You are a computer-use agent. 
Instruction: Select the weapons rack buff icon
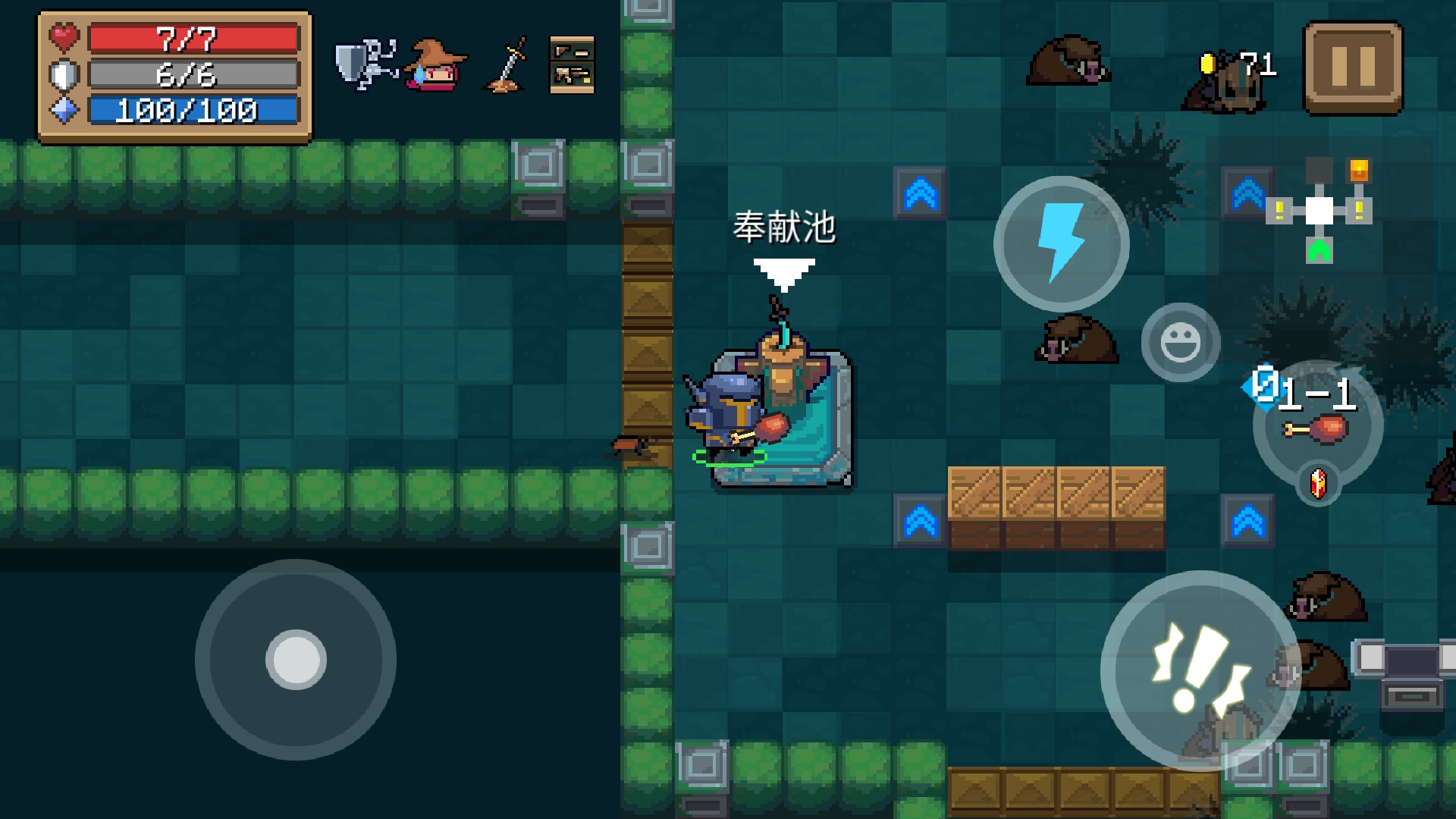coord(572,65)
